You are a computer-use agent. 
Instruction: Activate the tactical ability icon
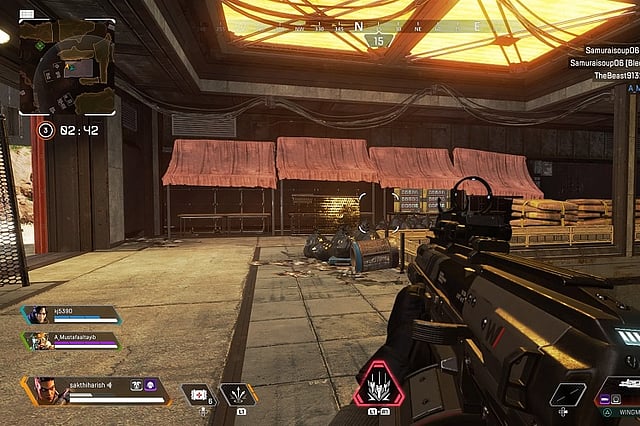tap(237, 394)
